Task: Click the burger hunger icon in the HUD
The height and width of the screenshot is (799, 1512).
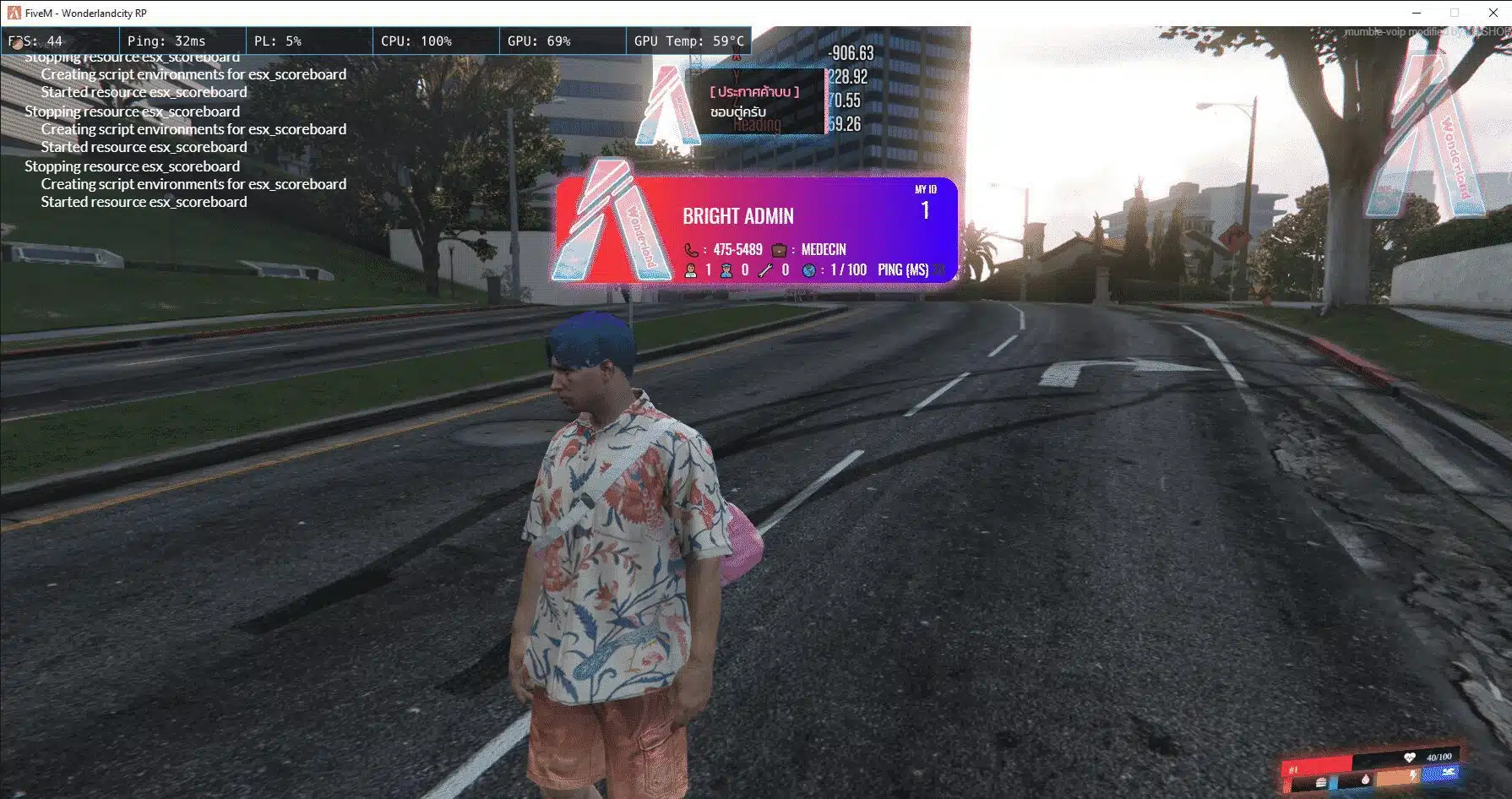Action: point(1321,781)
